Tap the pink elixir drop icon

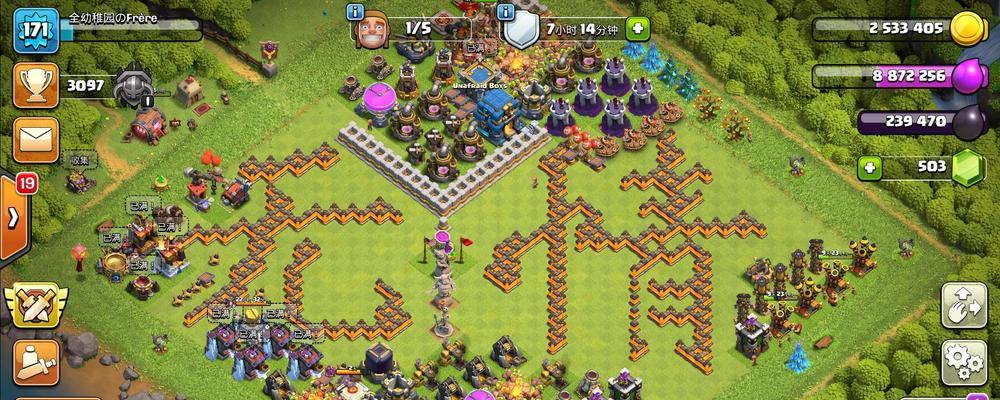click(x=965, y=75)
